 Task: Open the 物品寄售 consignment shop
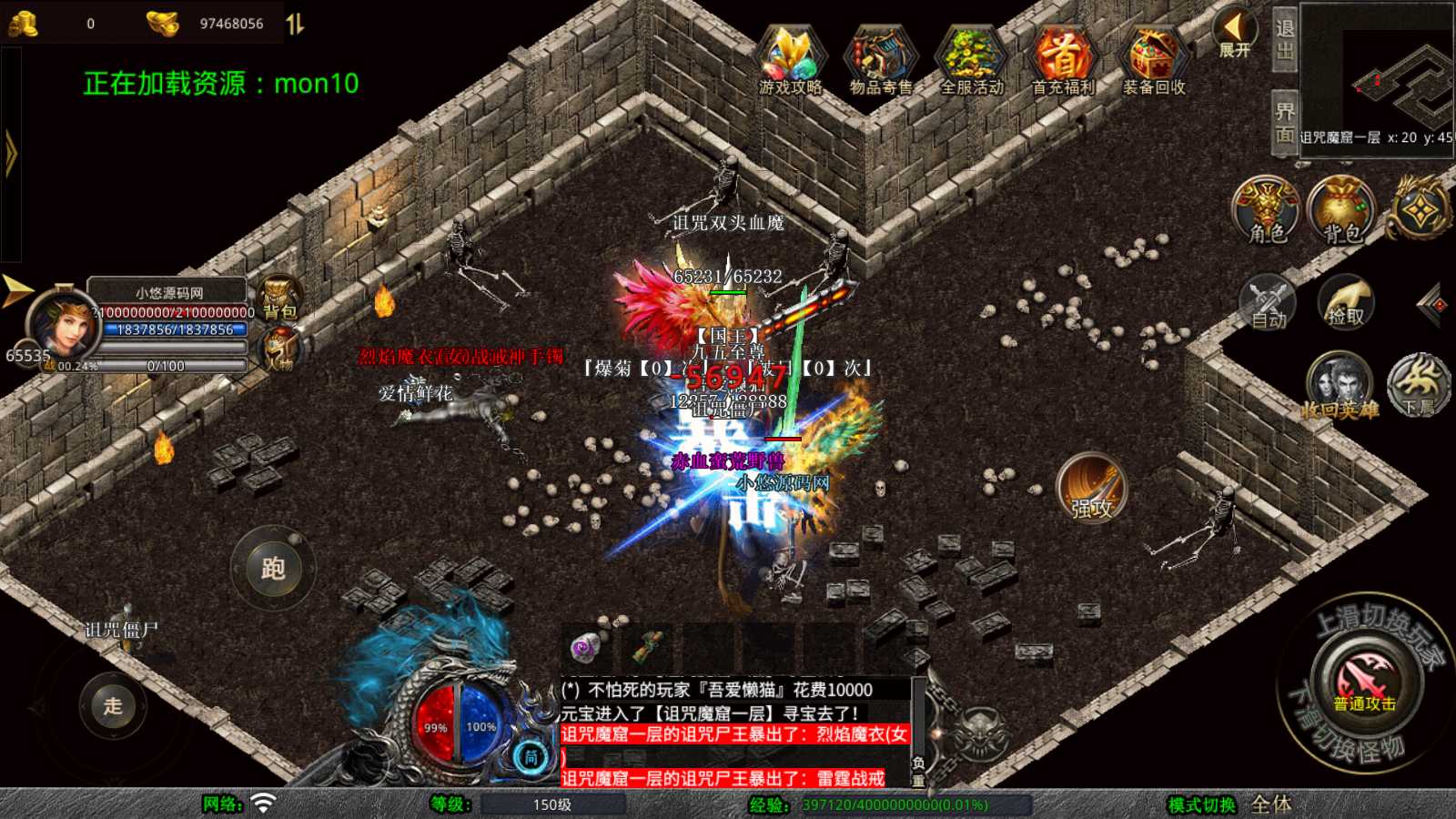tap(880, 60)
